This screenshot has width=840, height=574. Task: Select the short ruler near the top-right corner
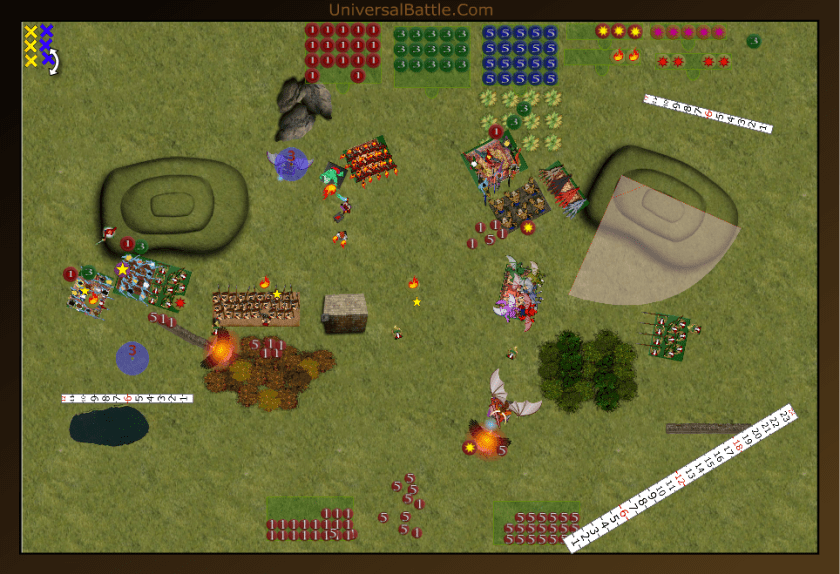710,114
